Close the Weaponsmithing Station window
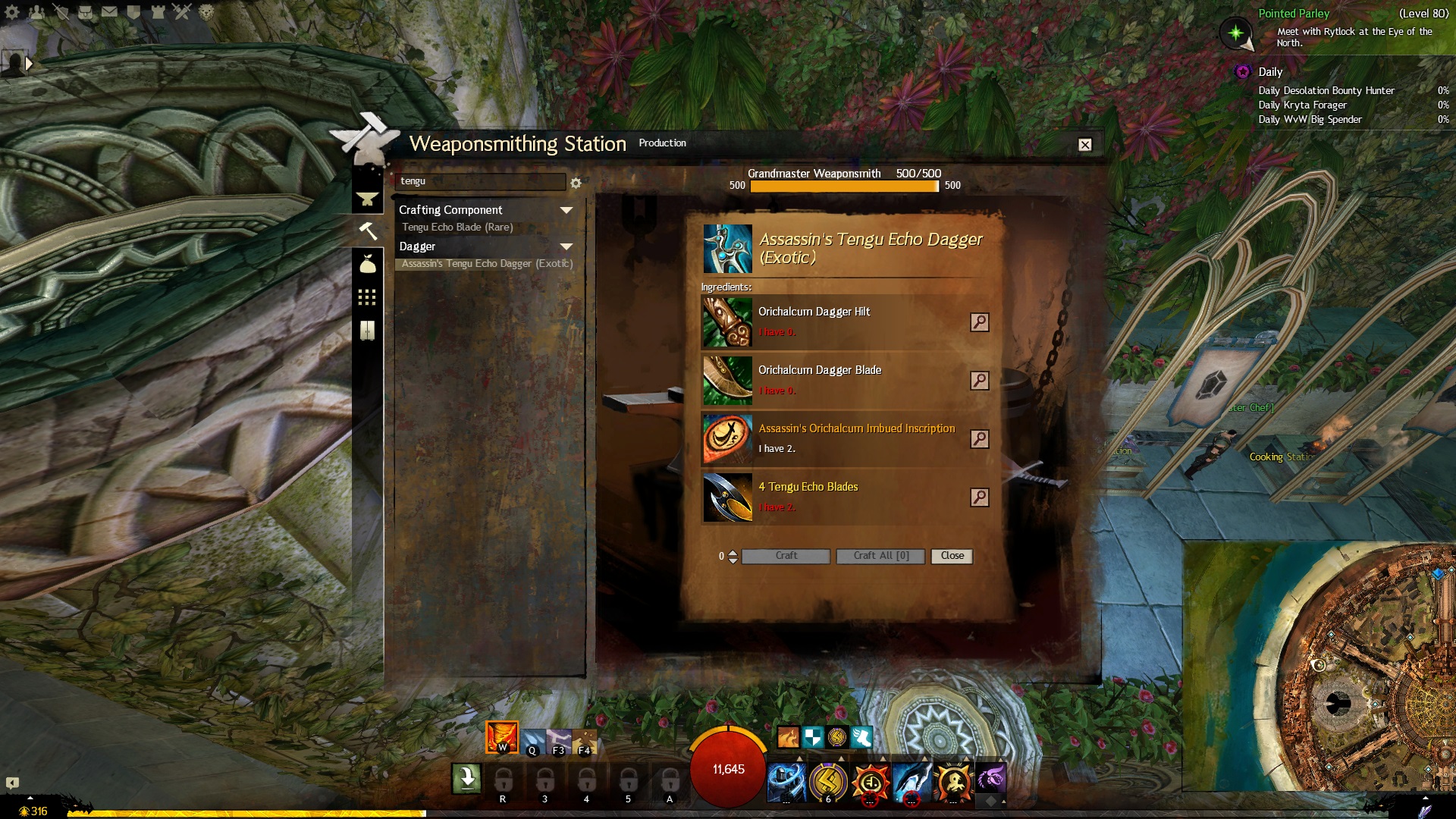Viewport: 1456px width, 819px height. [x=1085, y=145]
